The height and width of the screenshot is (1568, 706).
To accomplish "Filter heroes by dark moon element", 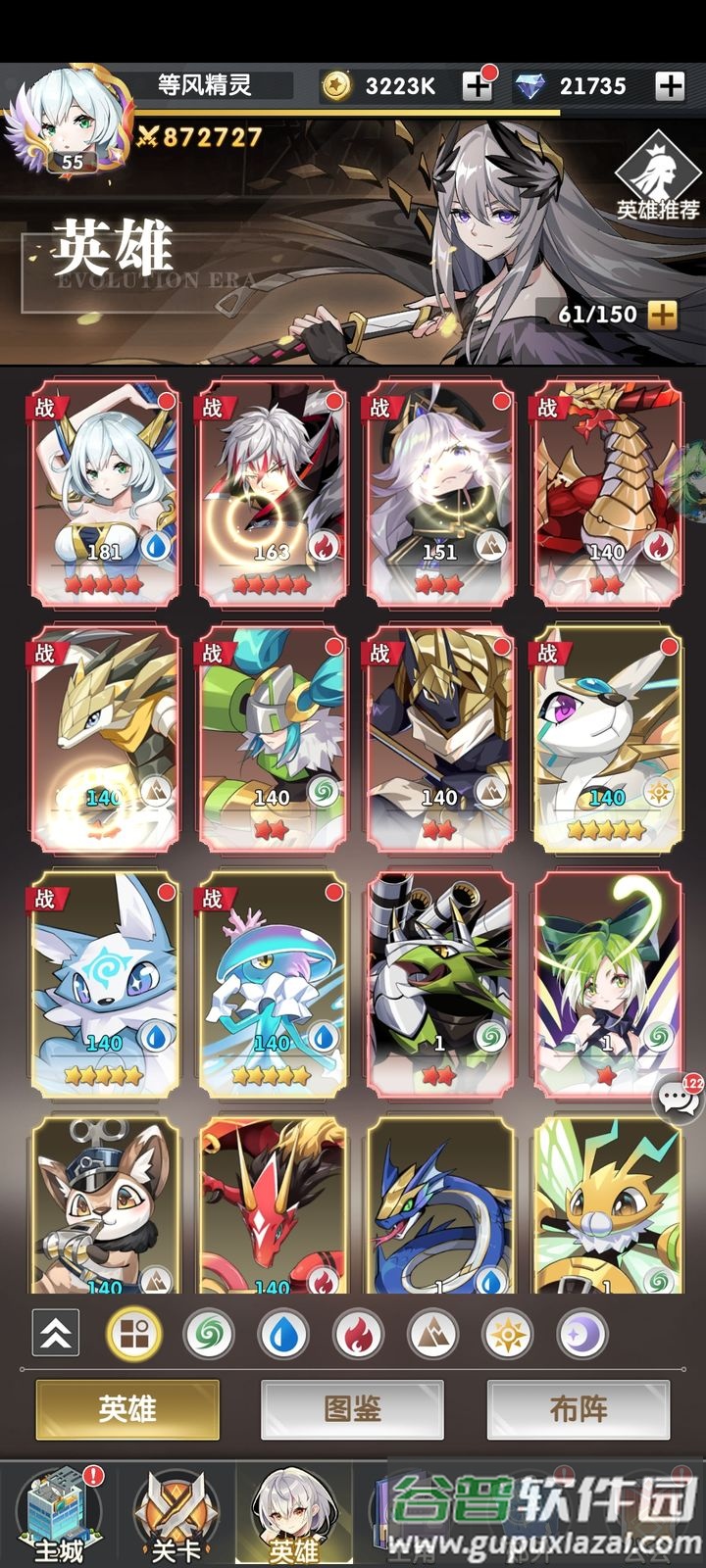I will click(x=581, y=1334).
